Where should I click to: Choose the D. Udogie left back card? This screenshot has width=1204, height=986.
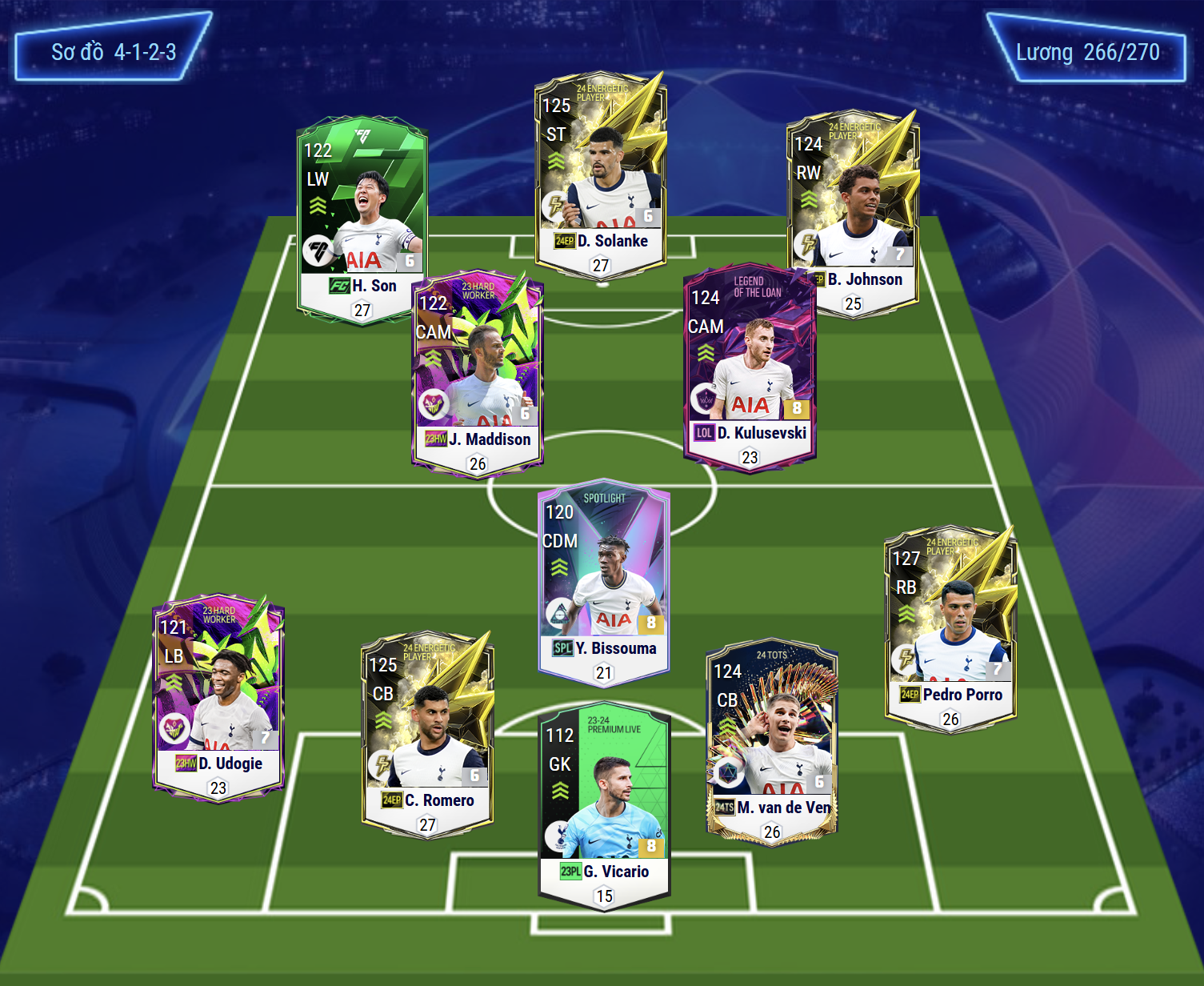[218, 696]
